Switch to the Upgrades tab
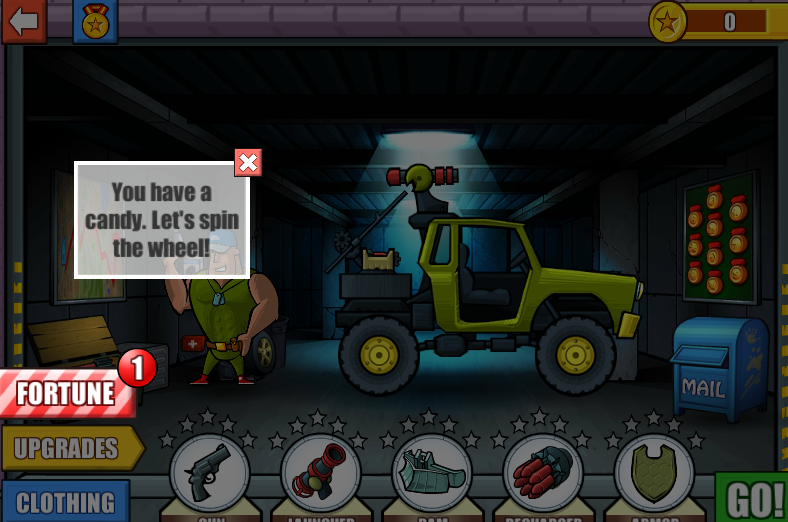The image size is (788, 522). [70, 448]
